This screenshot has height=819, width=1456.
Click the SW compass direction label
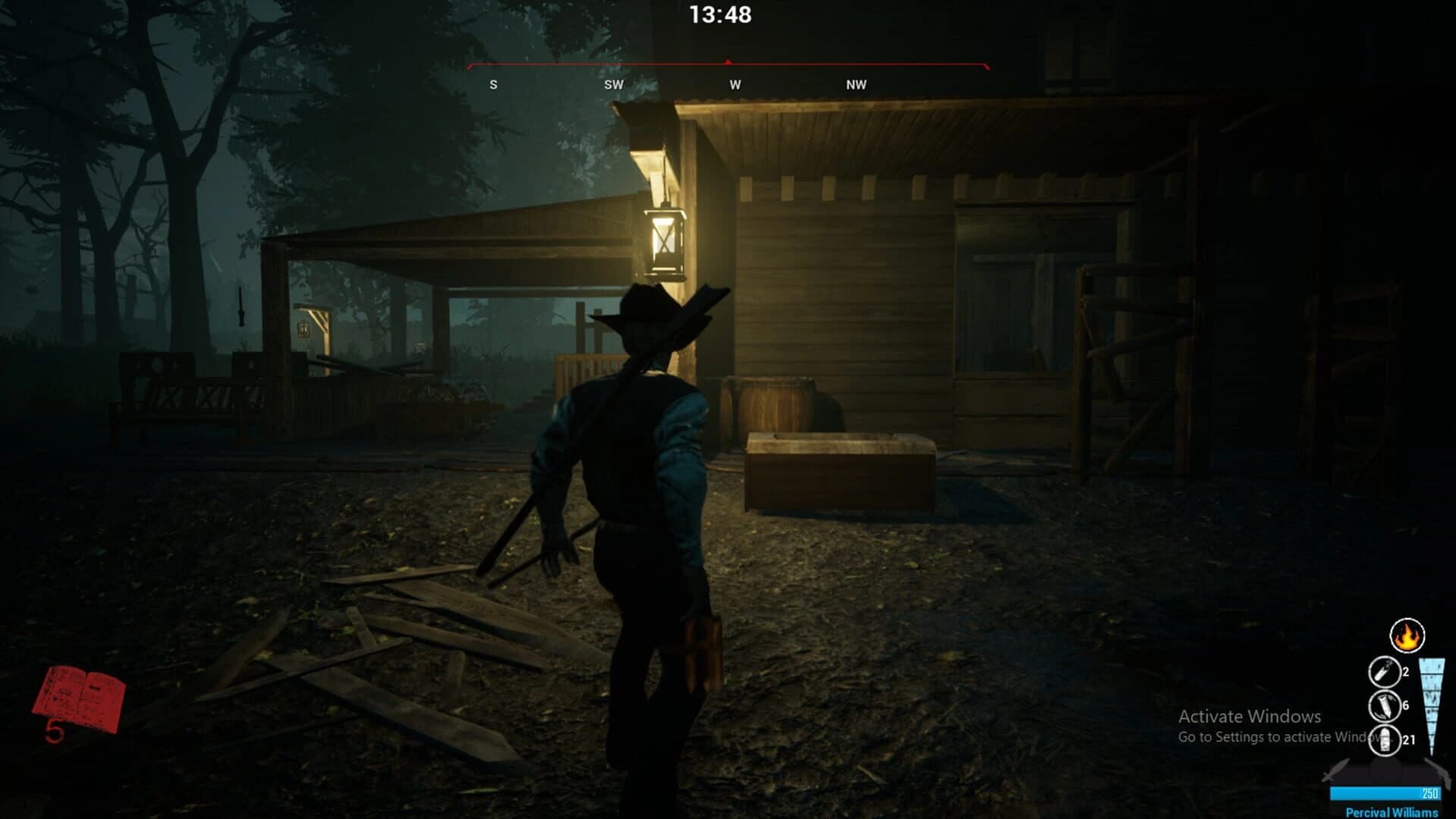click(x=613, y=85)
